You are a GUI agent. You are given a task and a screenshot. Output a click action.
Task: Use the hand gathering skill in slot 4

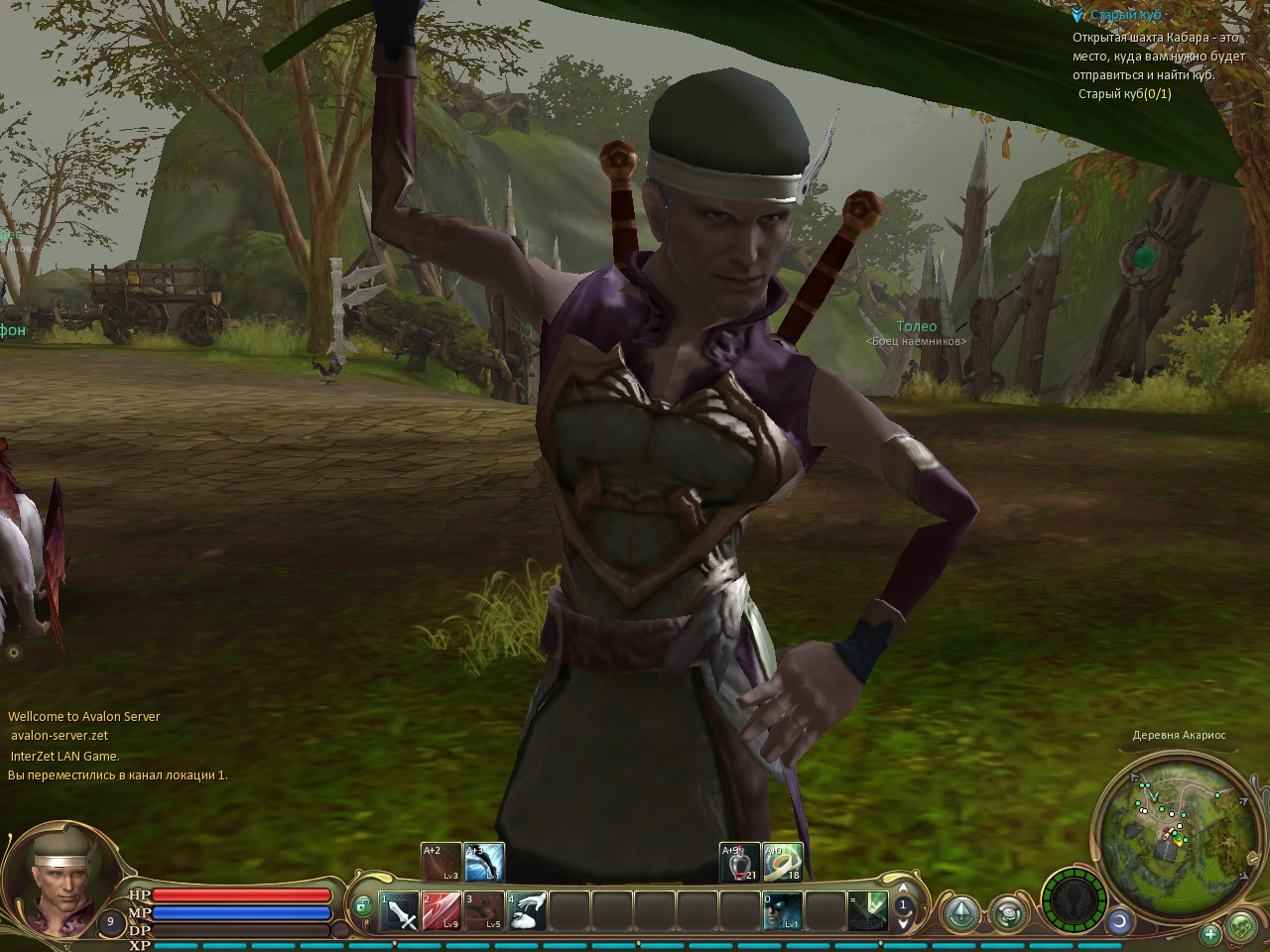click(x=527, y=911)
